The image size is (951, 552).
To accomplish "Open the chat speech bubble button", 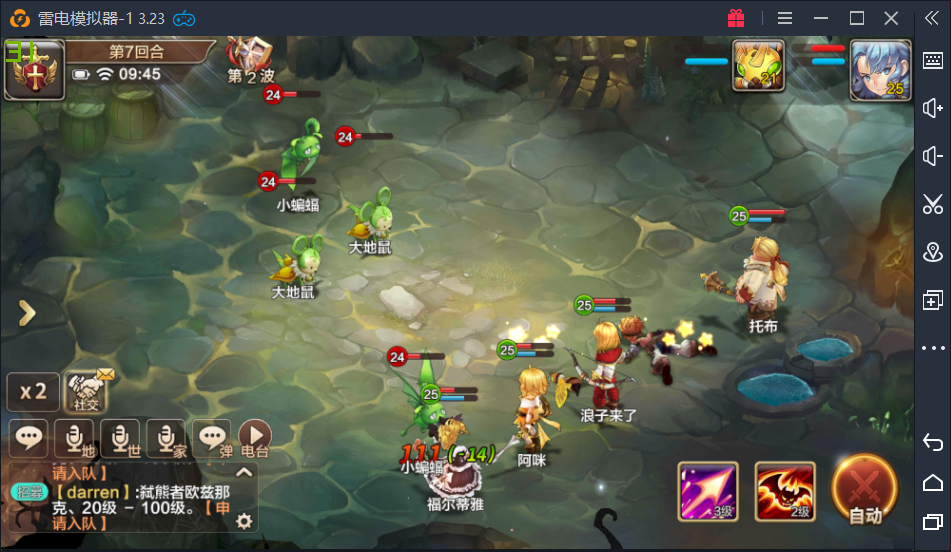I will click(x=30, y=437).
